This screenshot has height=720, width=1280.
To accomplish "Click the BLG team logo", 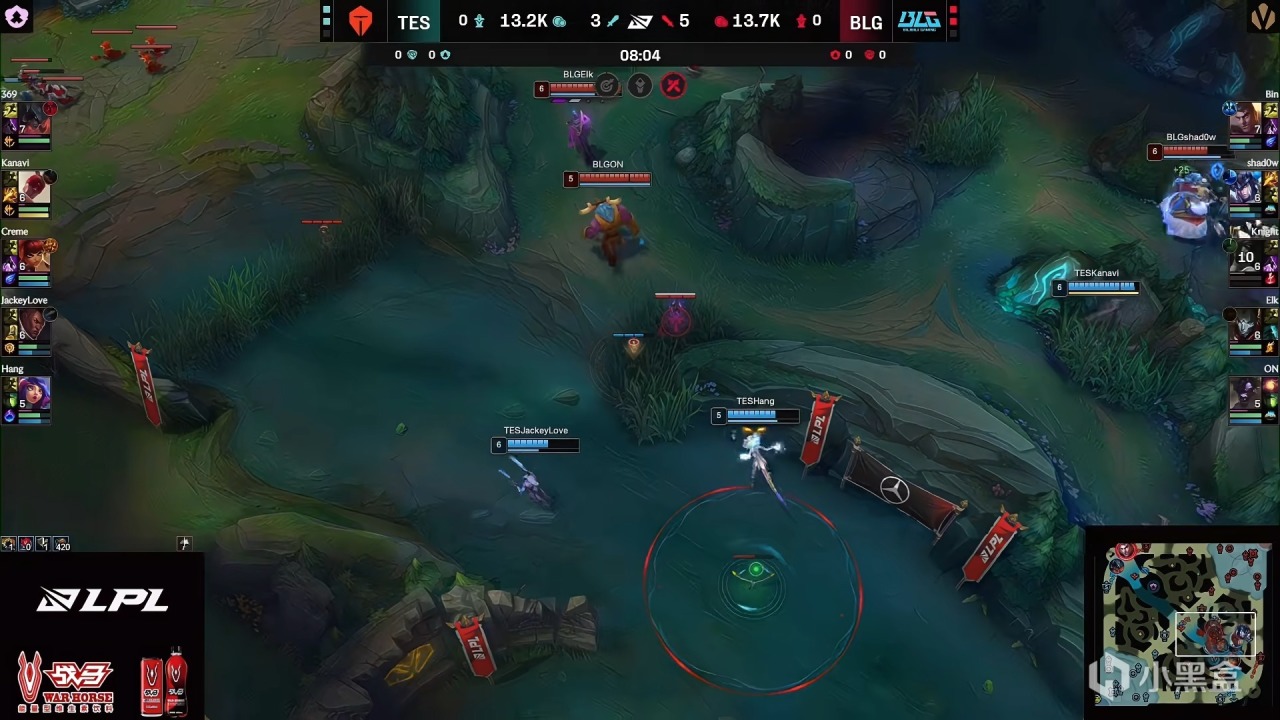I will pos(918,21).
